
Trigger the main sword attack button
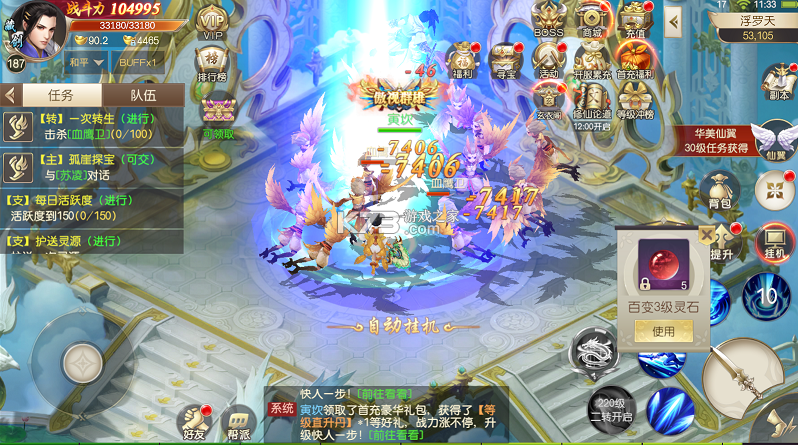pyautogui.click(x=742, y=375)
